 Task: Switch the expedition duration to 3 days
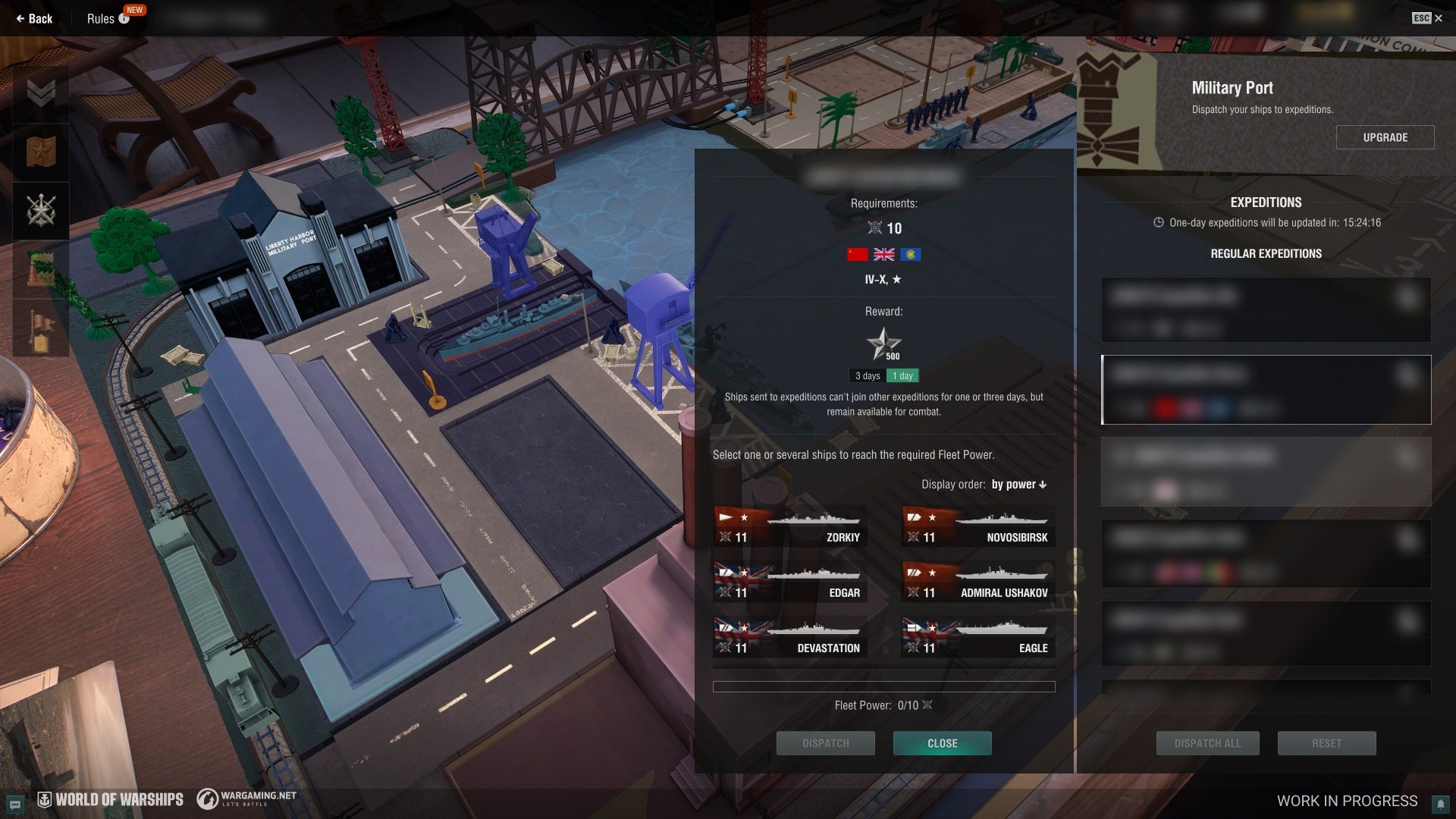pyautogui.click(x=868, y=376)
